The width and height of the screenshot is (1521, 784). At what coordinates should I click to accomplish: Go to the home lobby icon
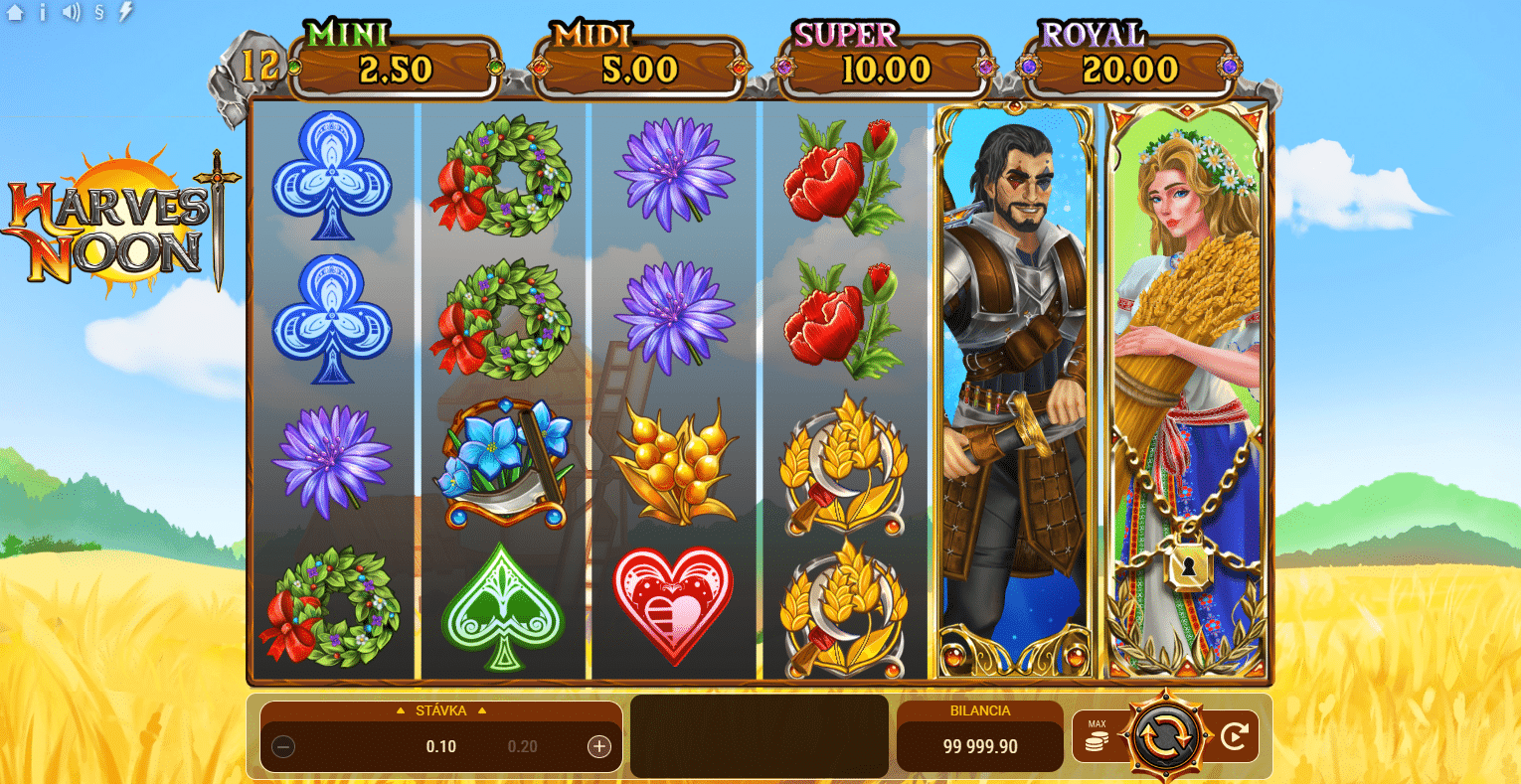tap(15, 13)
